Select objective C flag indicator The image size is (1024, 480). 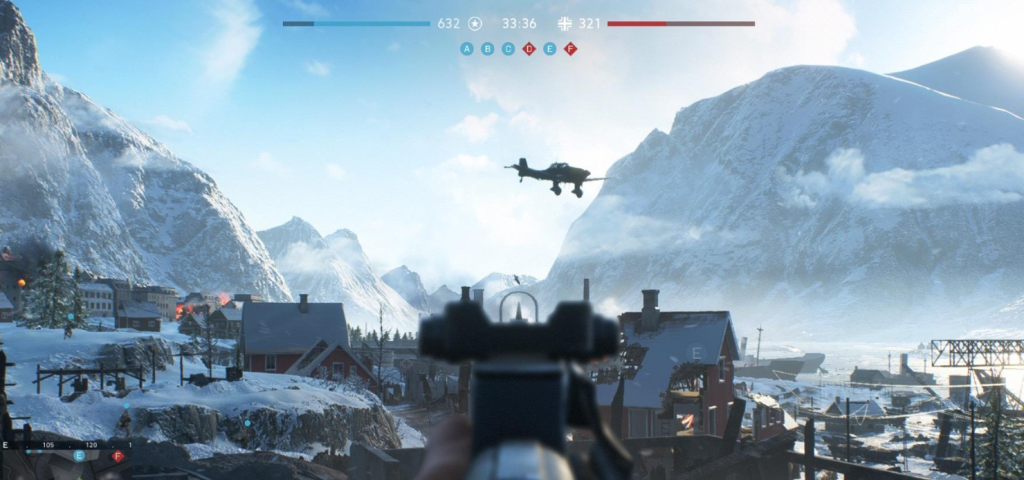pos(508,48)
